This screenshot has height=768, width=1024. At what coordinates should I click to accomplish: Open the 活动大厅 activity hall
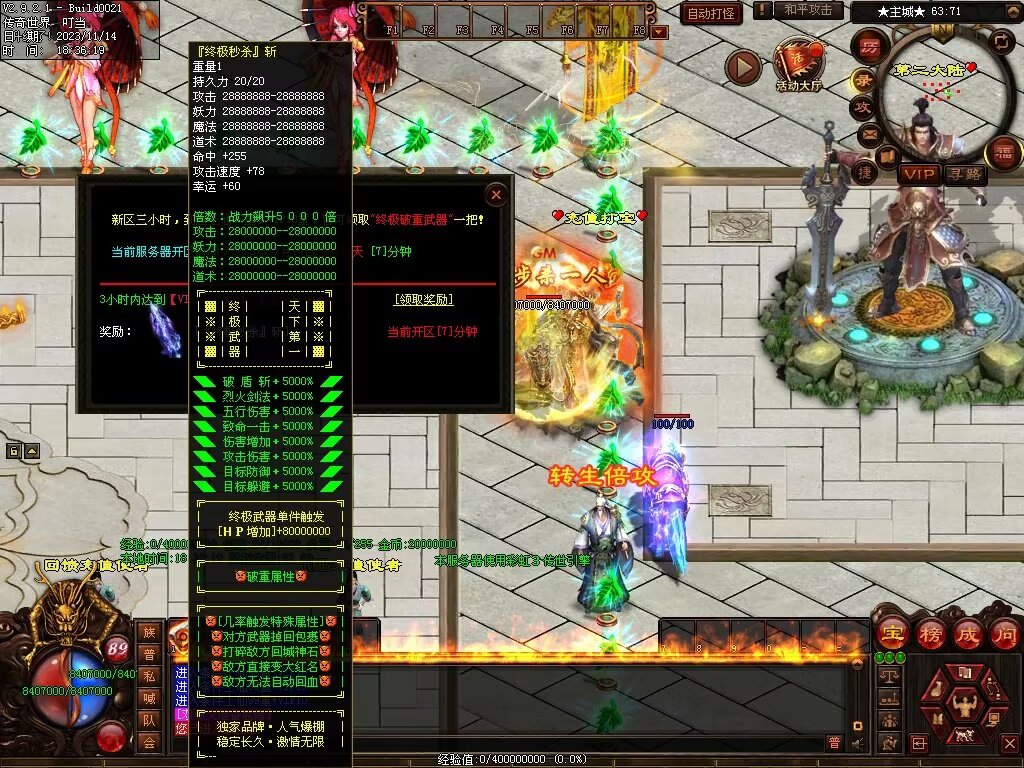[798, 65]
